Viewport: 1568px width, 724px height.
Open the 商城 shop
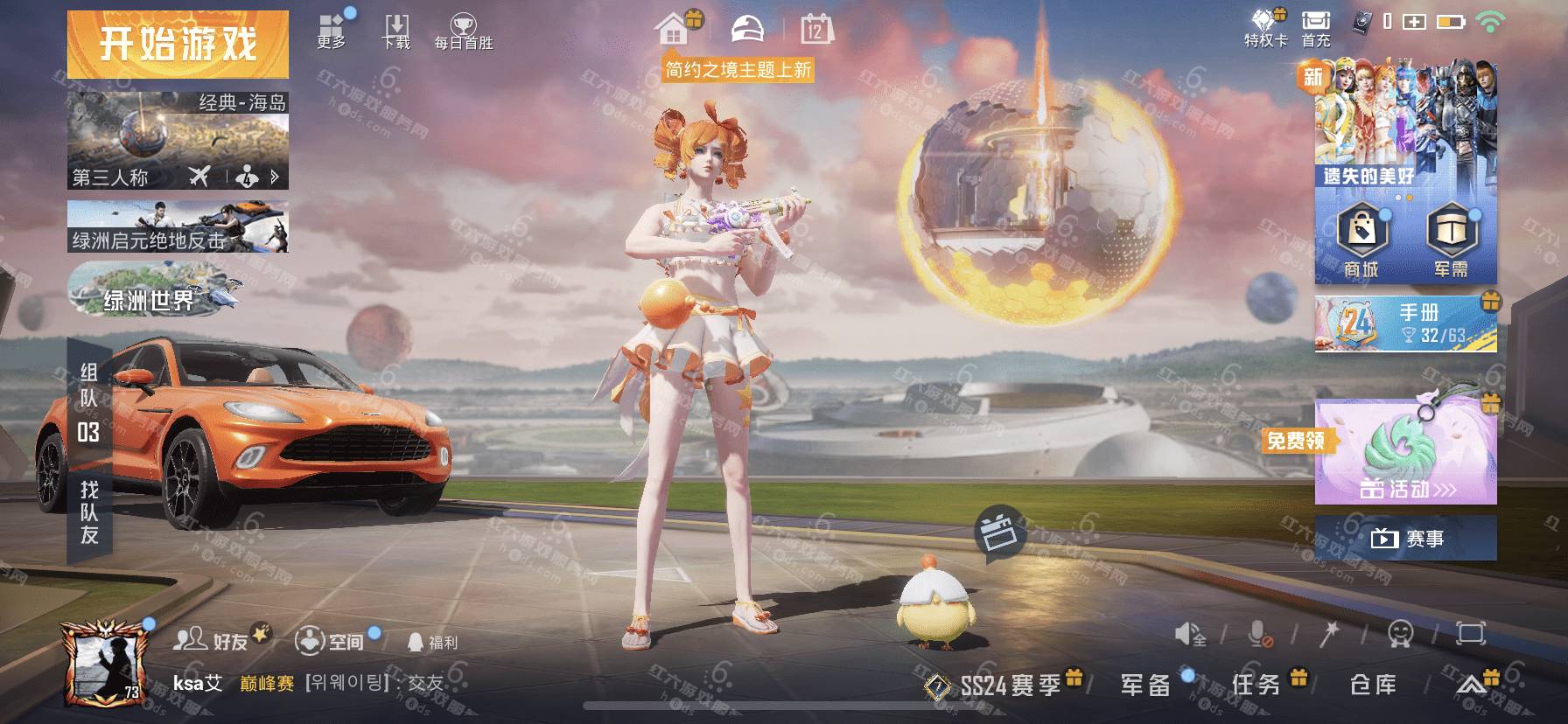tap(1361, 240)
